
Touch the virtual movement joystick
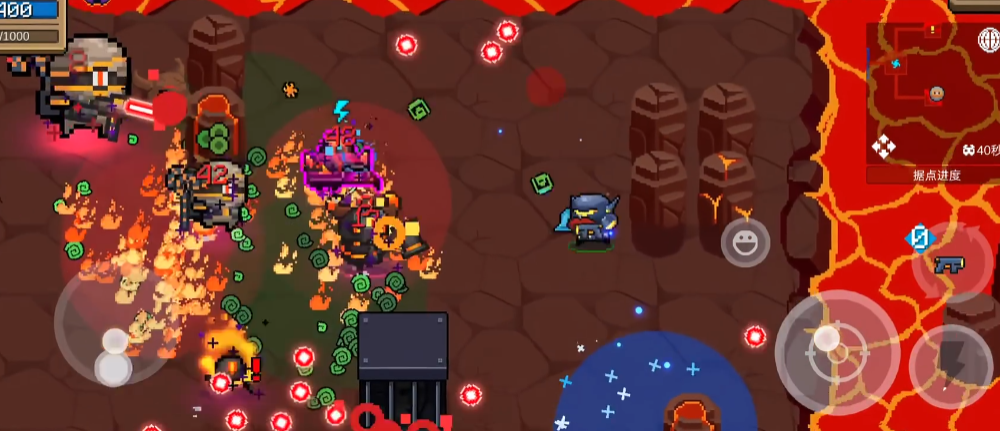pyautogui.click(x=112, y=355)
